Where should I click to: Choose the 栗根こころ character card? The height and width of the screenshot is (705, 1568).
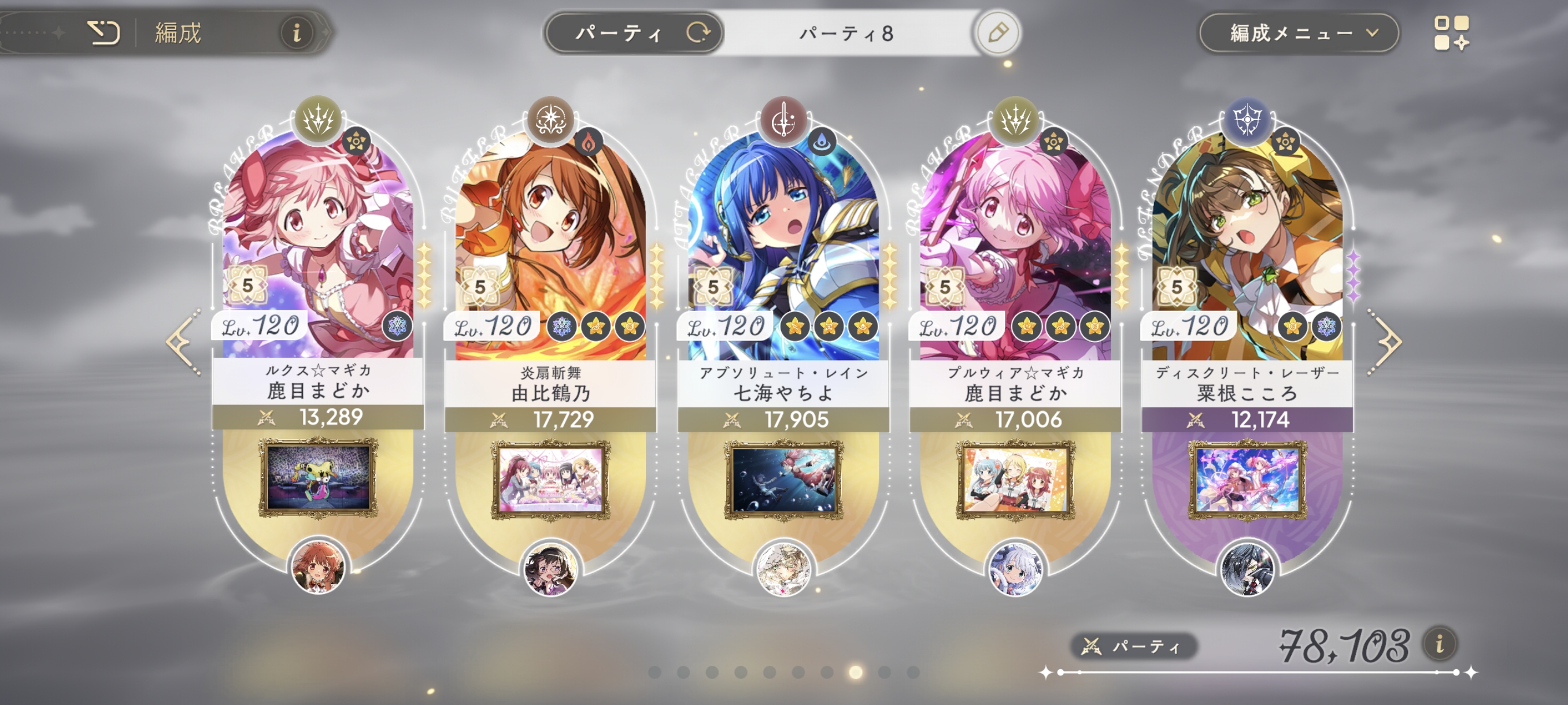pyautogui.click(x=1247, y=243)
